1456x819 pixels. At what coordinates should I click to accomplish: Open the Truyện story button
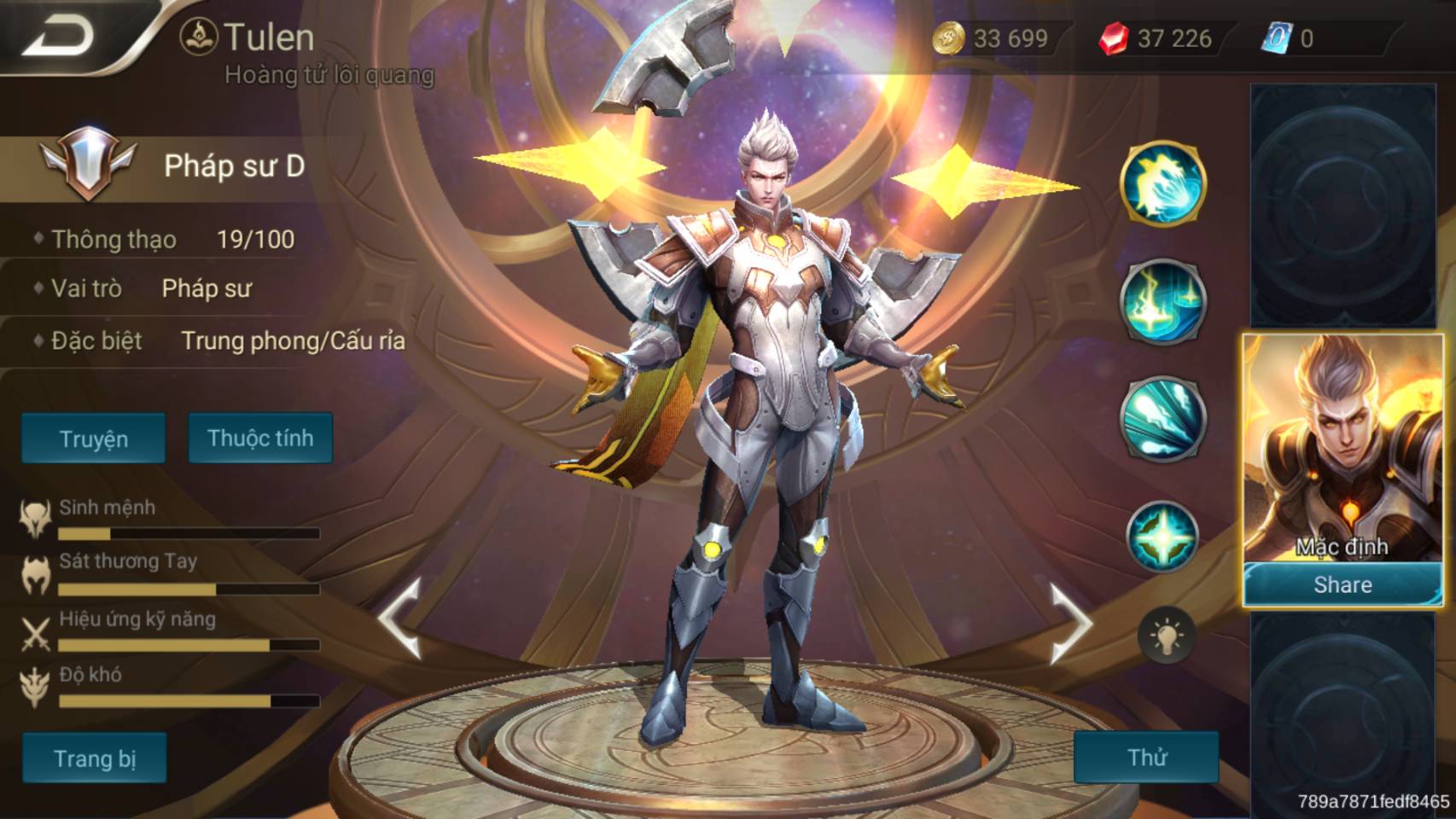tap(93, 439)
